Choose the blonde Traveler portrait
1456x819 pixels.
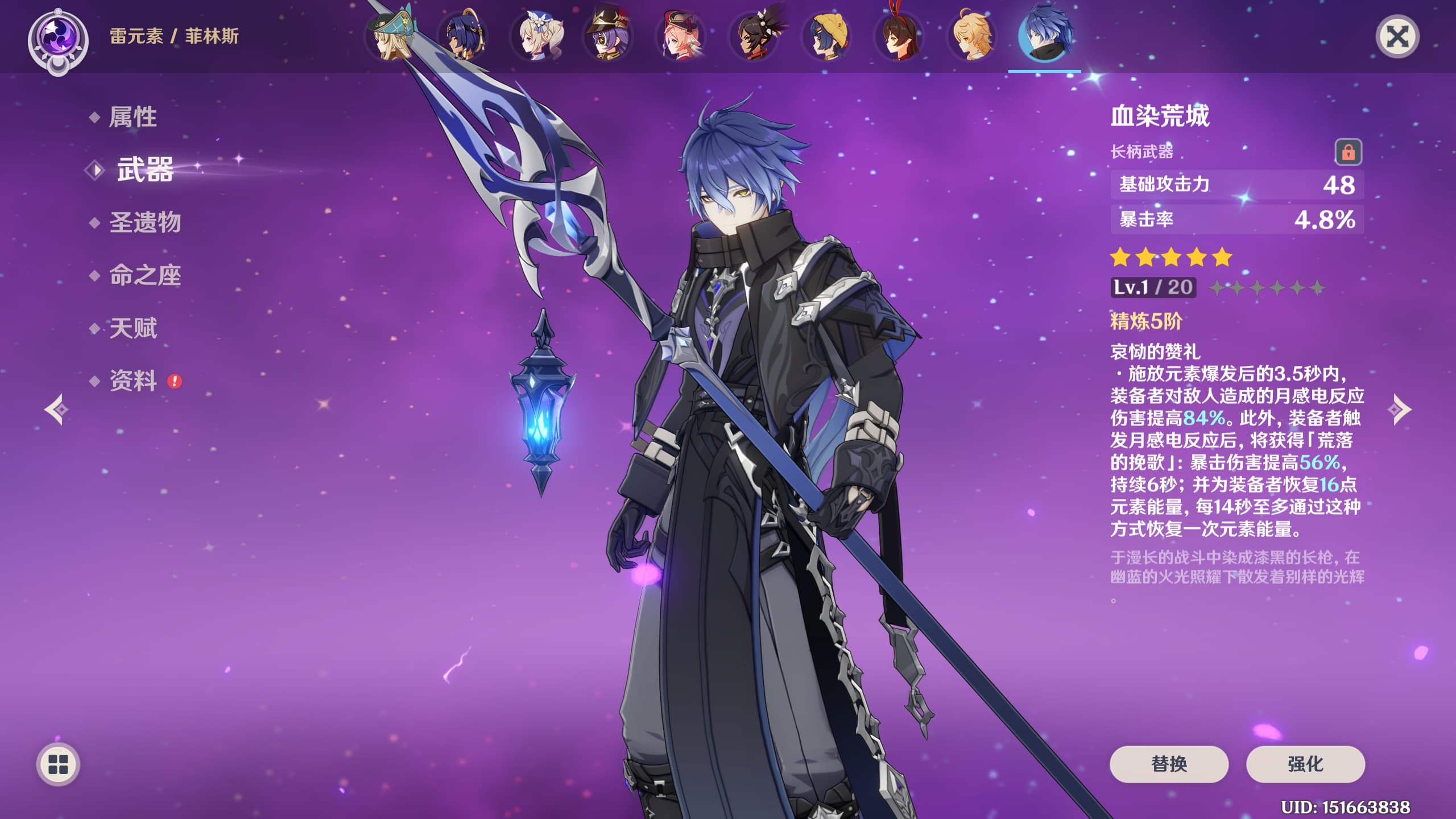click(971, 36)
